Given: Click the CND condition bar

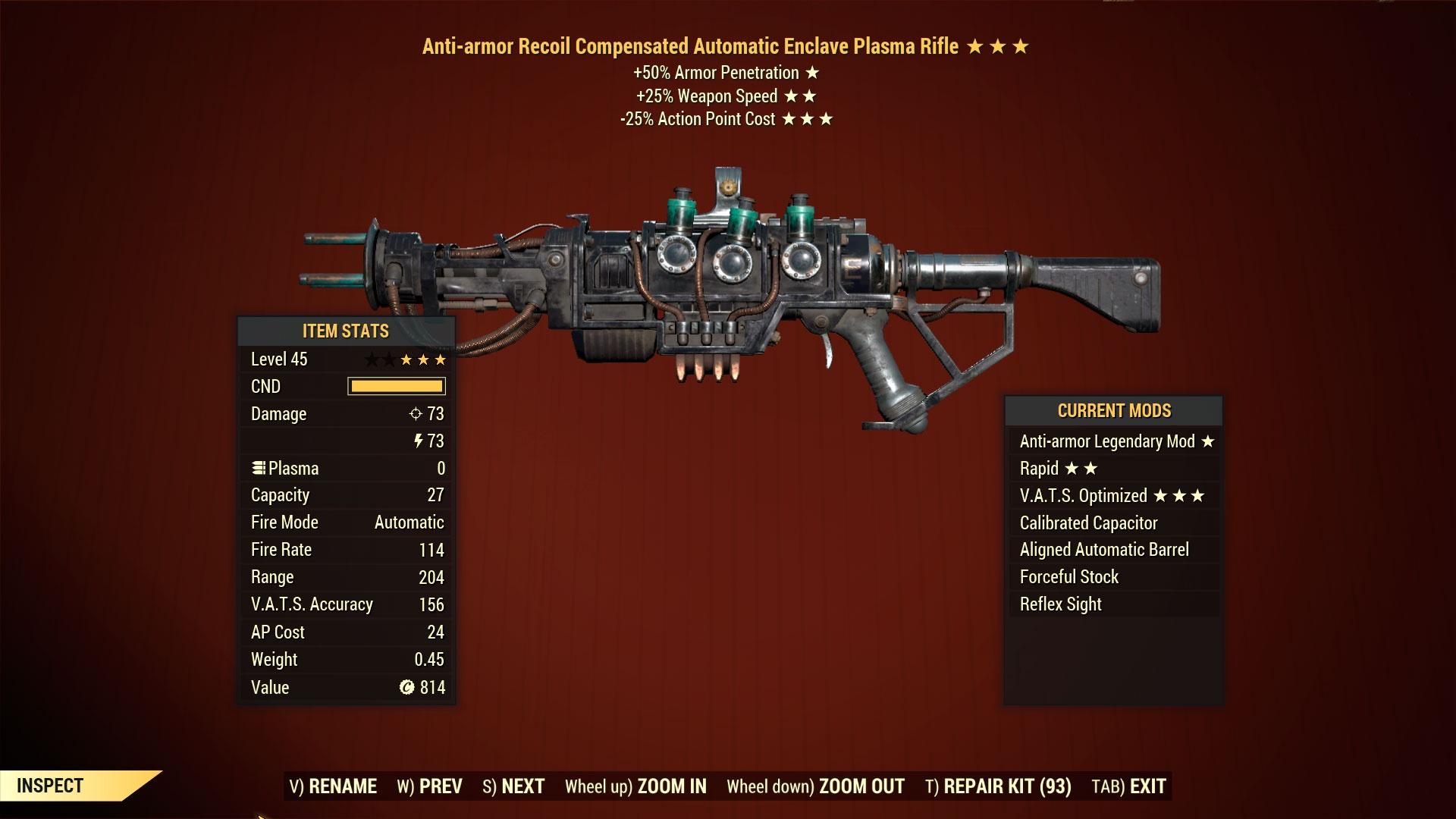Looking at the screenshot, I should (x=395, y=387).
